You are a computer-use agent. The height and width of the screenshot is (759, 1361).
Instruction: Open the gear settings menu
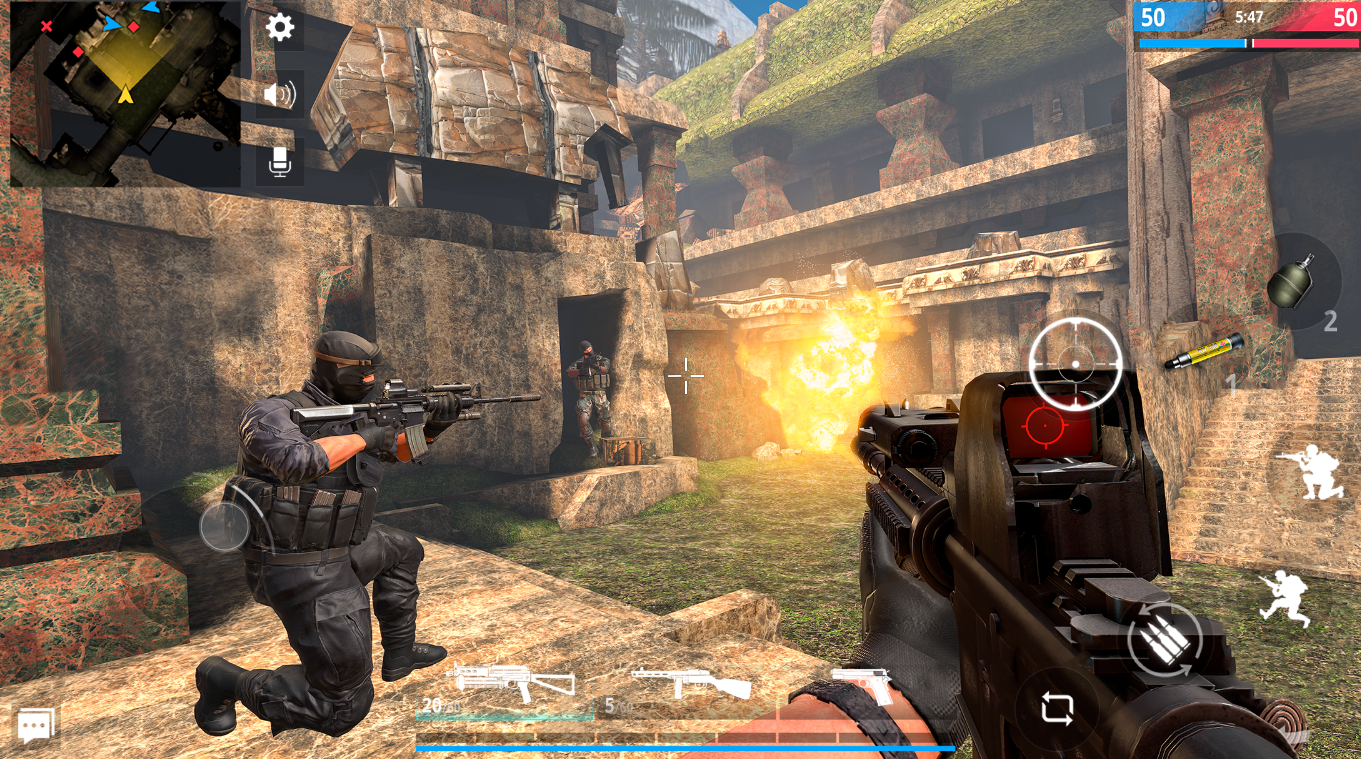click(x=280, y=27)
